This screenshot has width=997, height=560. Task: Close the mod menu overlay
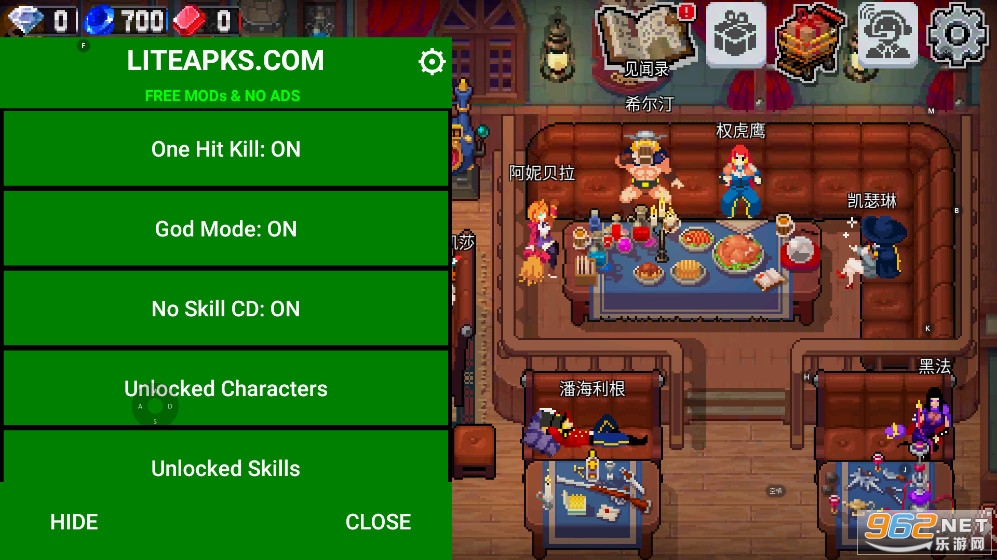coord(378,521)
